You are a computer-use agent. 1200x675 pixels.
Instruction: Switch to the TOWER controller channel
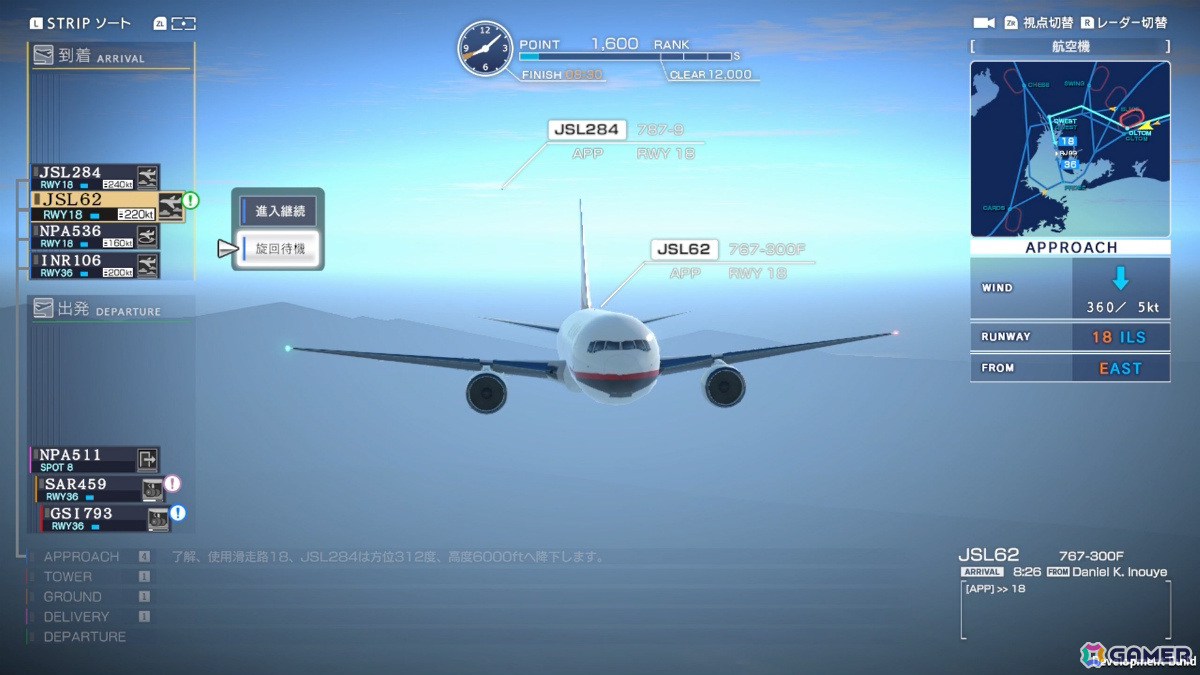pos(68,577)
